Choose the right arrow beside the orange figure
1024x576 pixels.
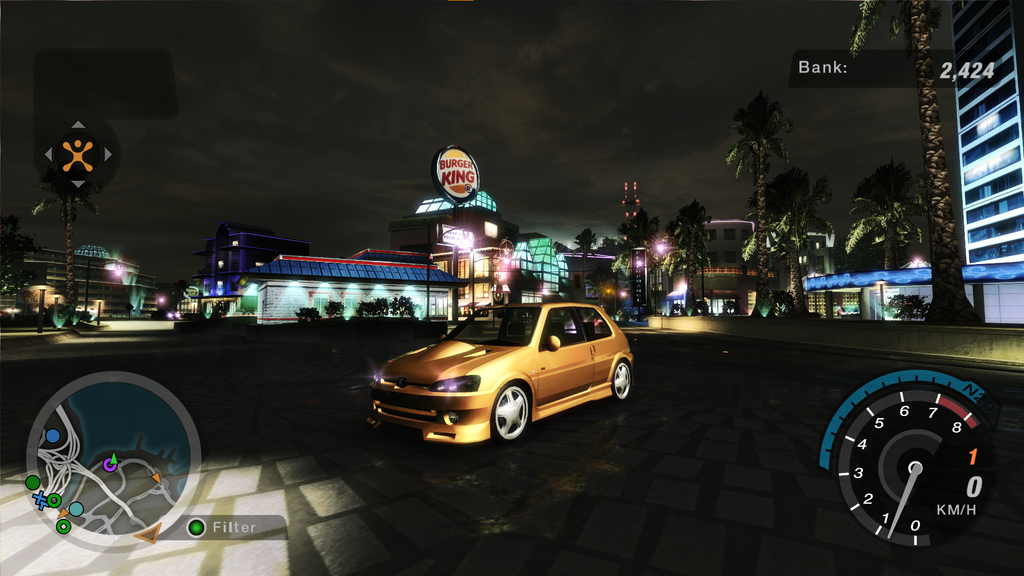pos(106,155)
